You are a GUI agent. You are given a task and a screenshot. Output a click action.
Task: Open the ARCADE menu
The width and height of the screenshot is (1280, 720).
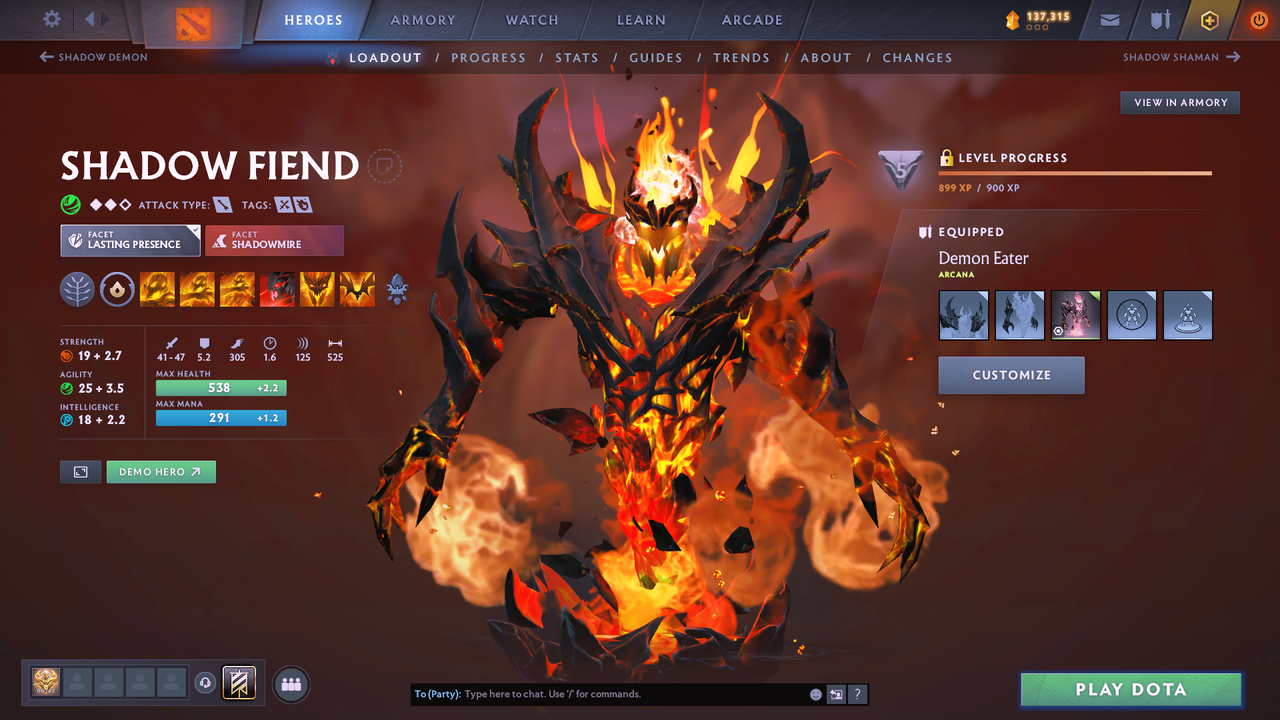click(751, 19)
